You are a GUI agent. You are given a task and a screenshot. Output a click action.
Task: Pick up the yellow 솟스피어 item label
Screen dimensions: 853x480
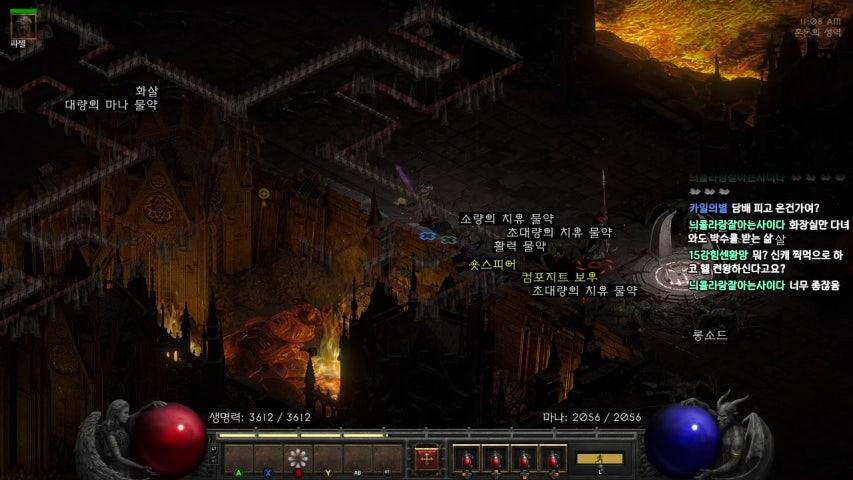pos(492,264)
